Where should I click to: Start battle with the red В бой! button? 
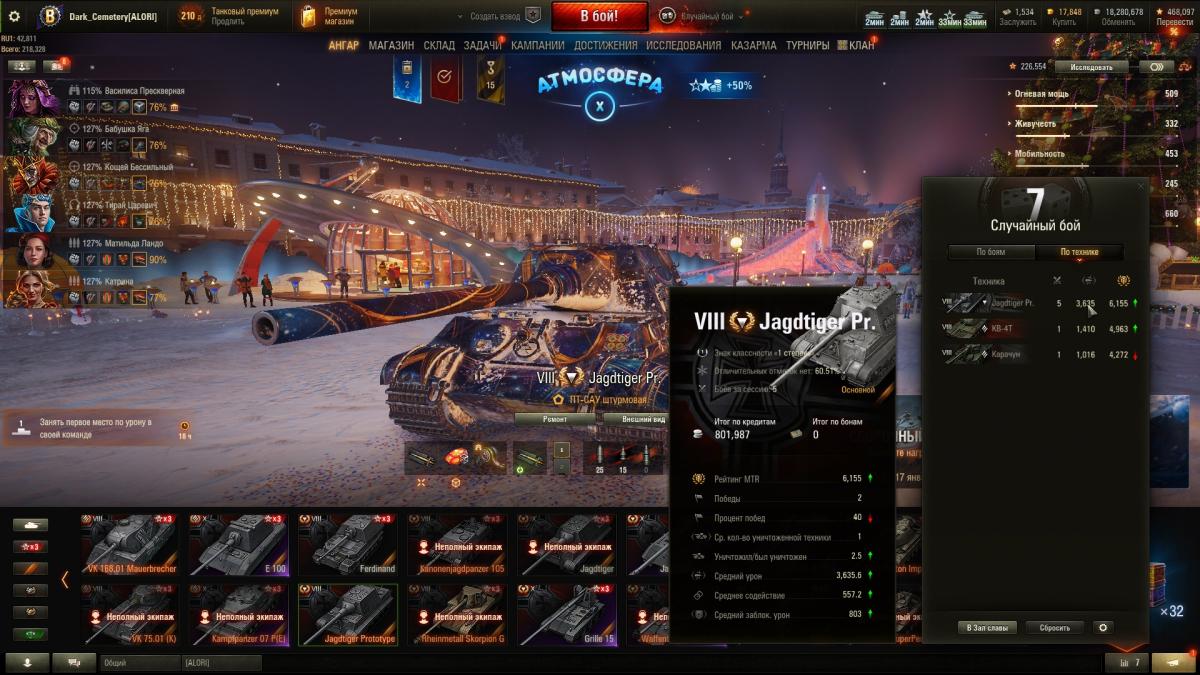pos(599,16)
